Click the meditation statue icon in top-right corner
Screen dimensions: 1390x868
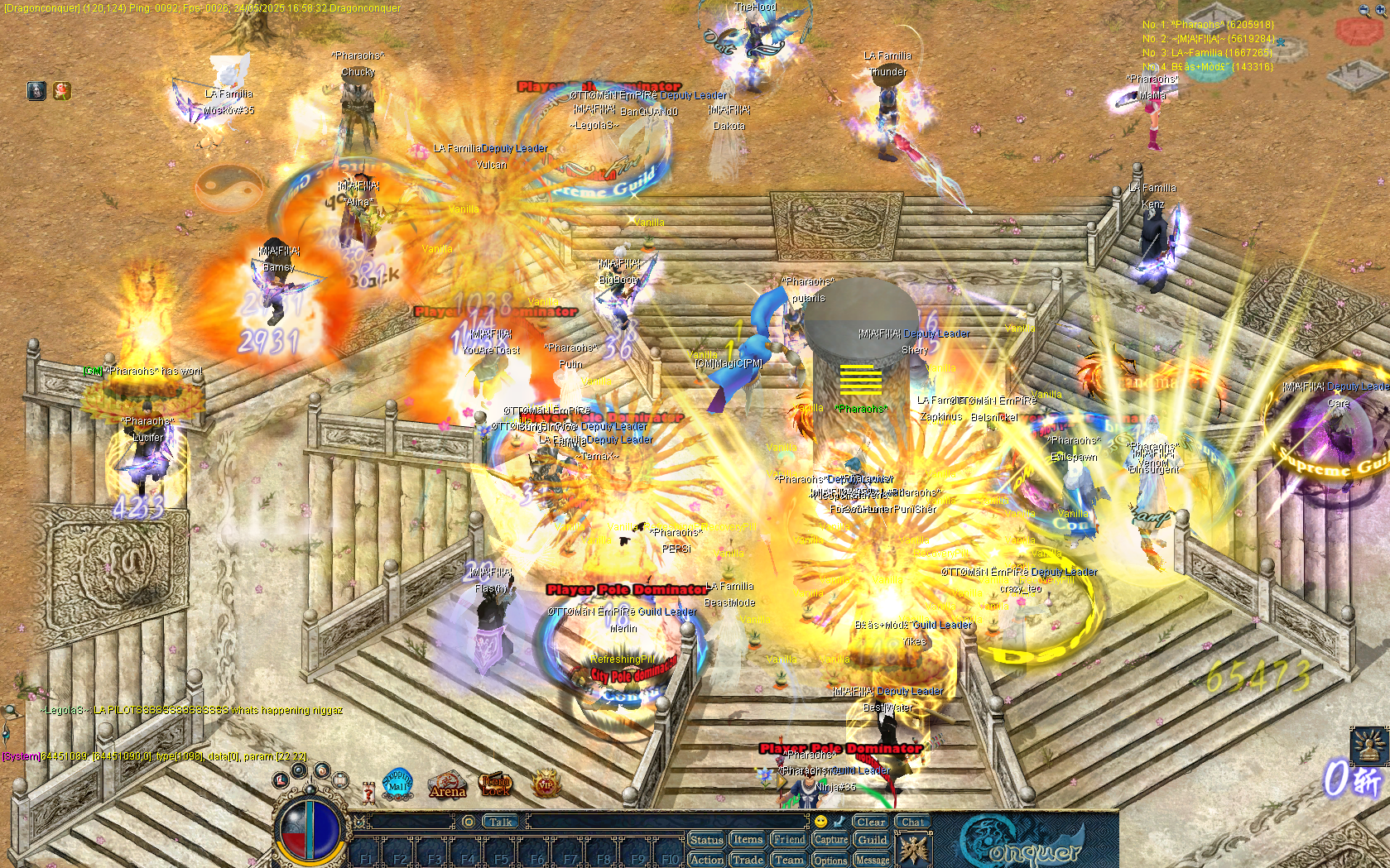[1369, 746]
